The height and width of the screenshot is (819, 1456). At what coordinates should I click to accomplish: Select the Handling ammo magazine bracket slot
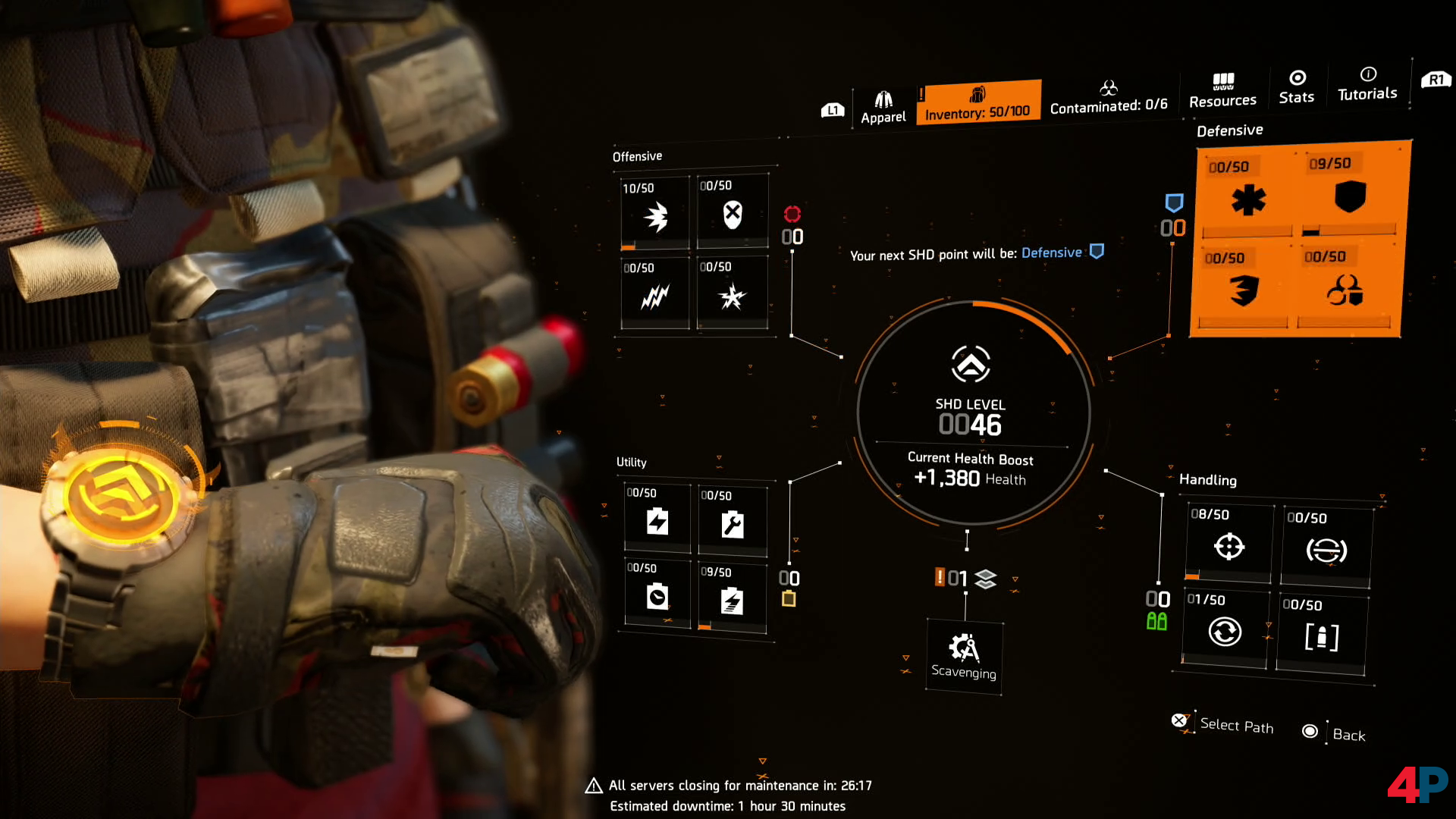click(1321, 635)
